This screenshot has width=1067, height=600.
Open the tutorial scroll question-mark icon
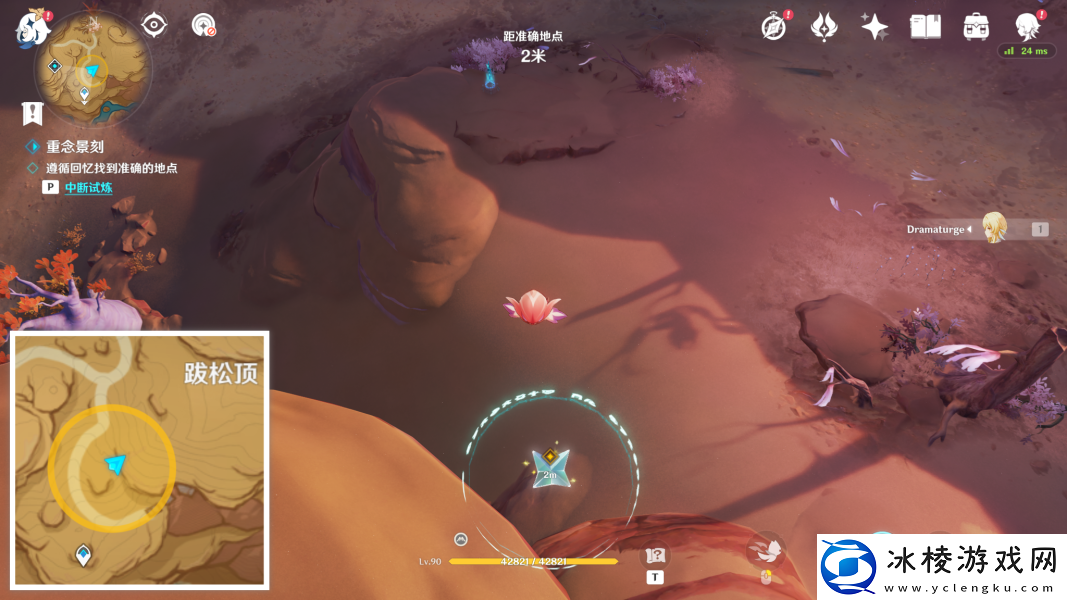(655, 556)
